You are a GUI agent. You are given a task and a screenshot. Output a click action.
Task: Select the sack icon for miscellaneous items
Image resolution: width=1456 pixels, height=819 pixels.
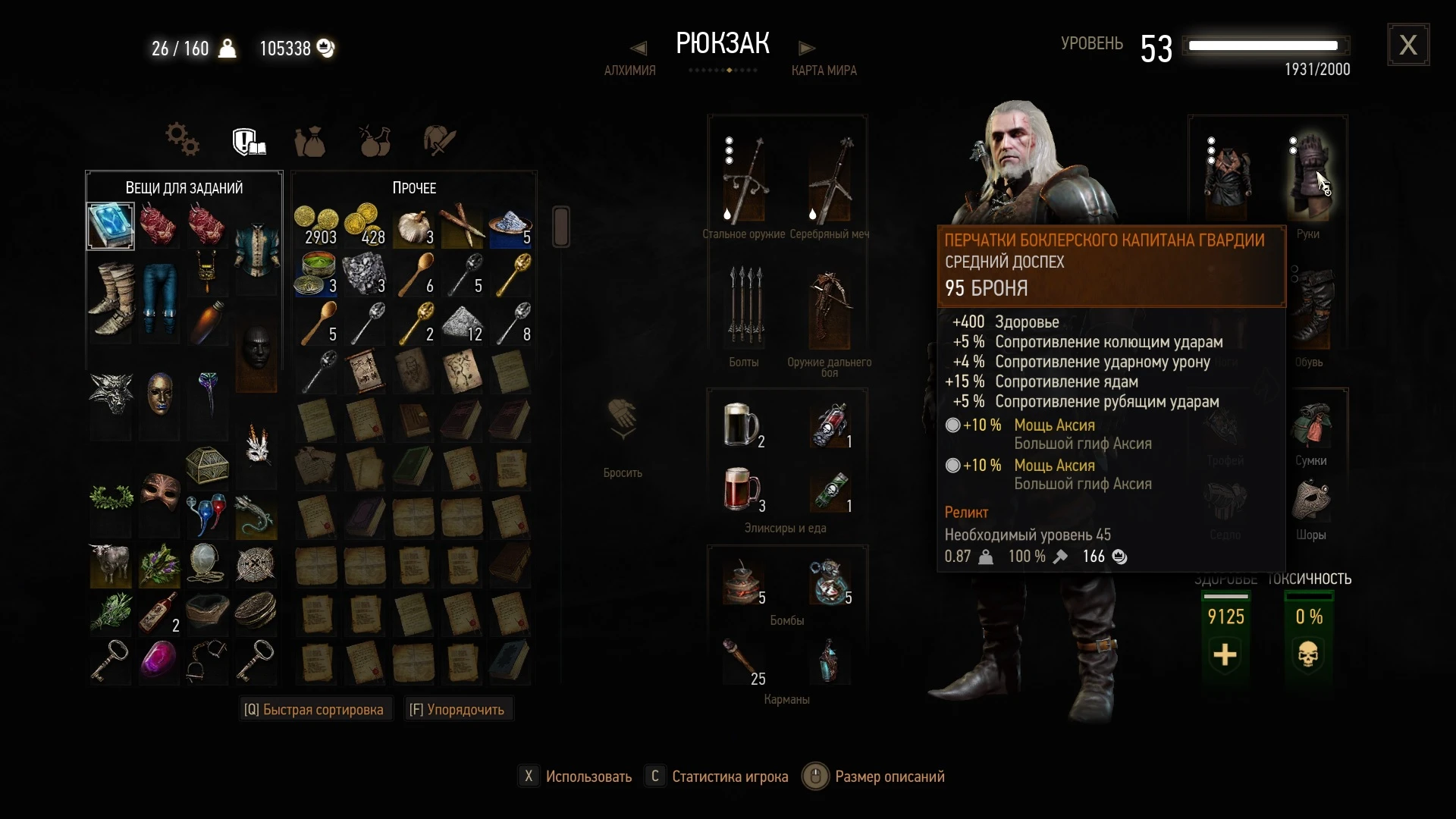pyautogui.click(x=311, y=141)
